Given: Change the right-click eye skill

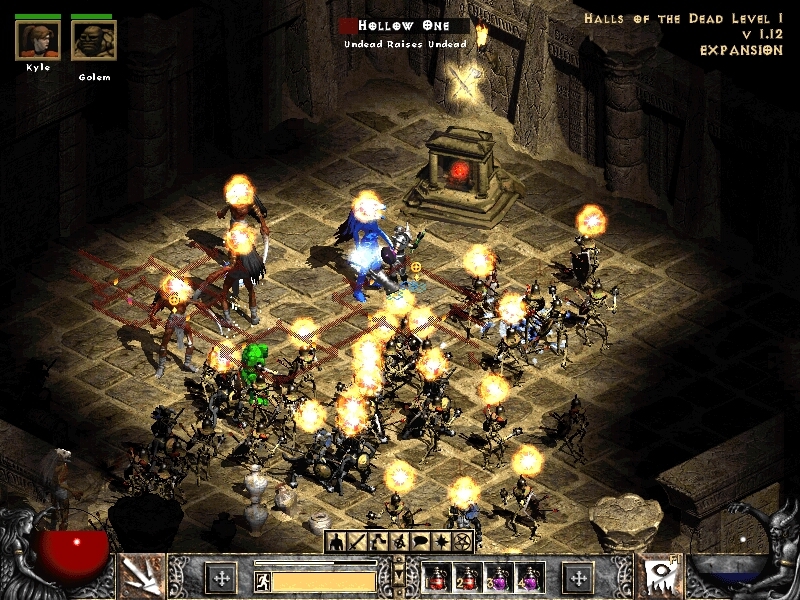Looking at the screenshot, I should [x=661, y=577].
